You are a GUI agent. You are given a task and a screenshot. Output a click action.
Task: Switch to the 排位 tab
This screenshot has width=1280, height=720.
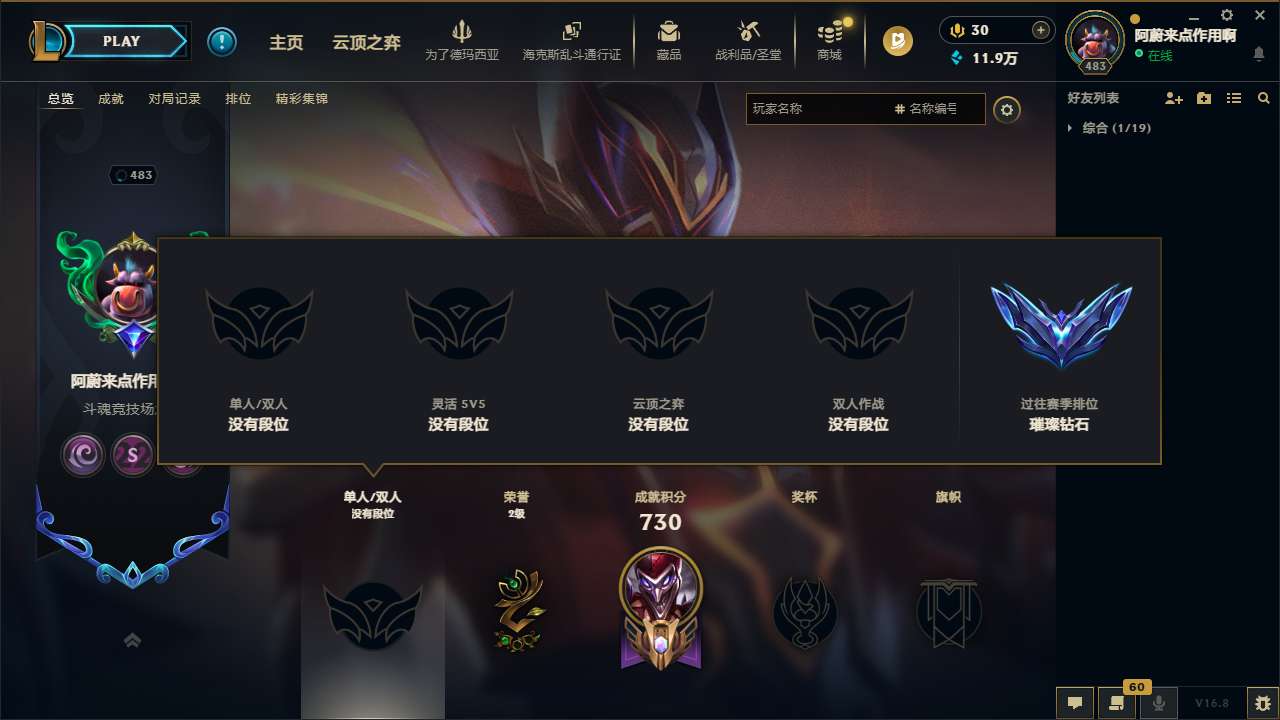238,99
